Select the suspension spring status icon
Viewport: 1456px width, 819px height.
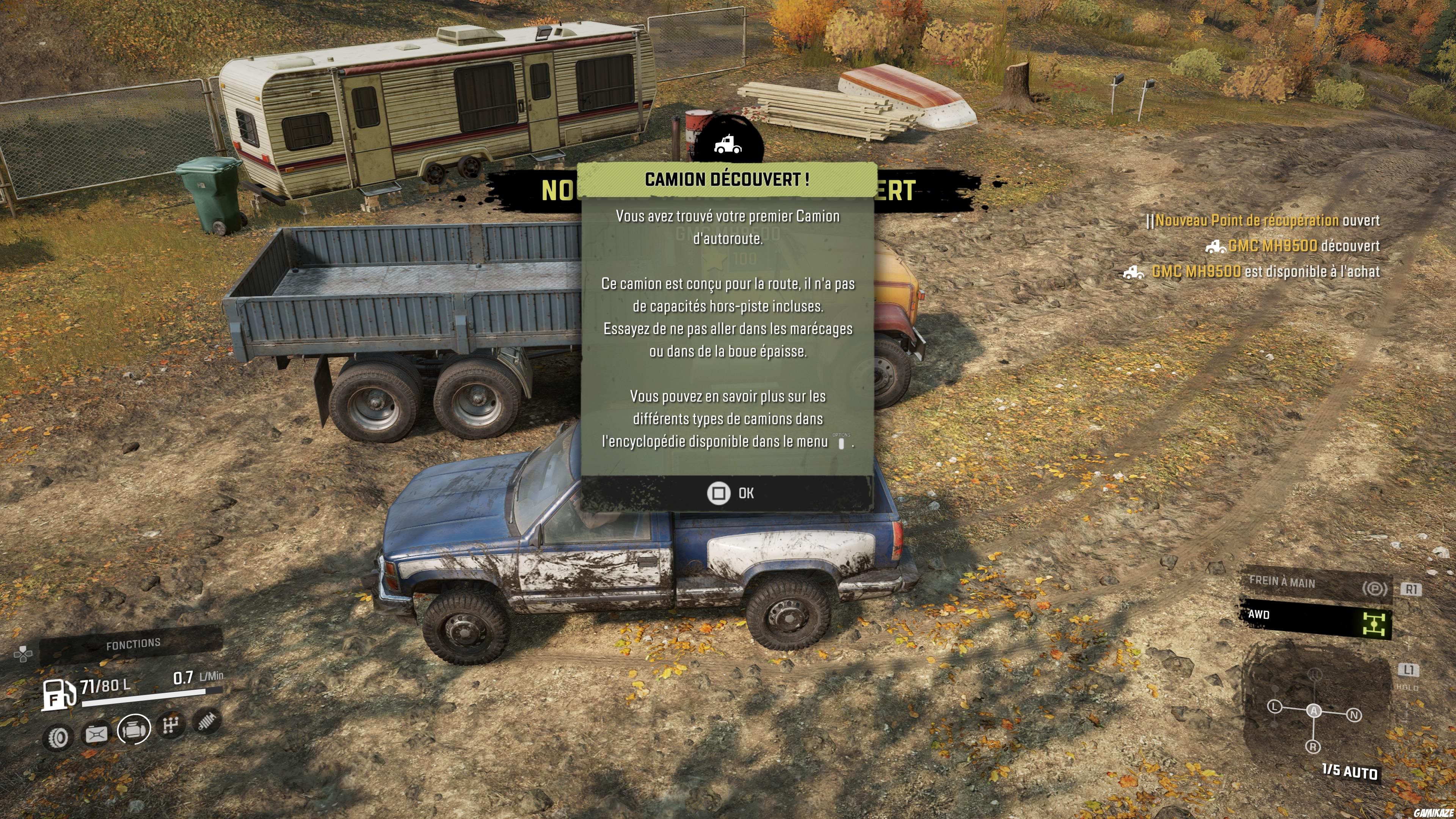pyautogui.click(x=207, y=721)
